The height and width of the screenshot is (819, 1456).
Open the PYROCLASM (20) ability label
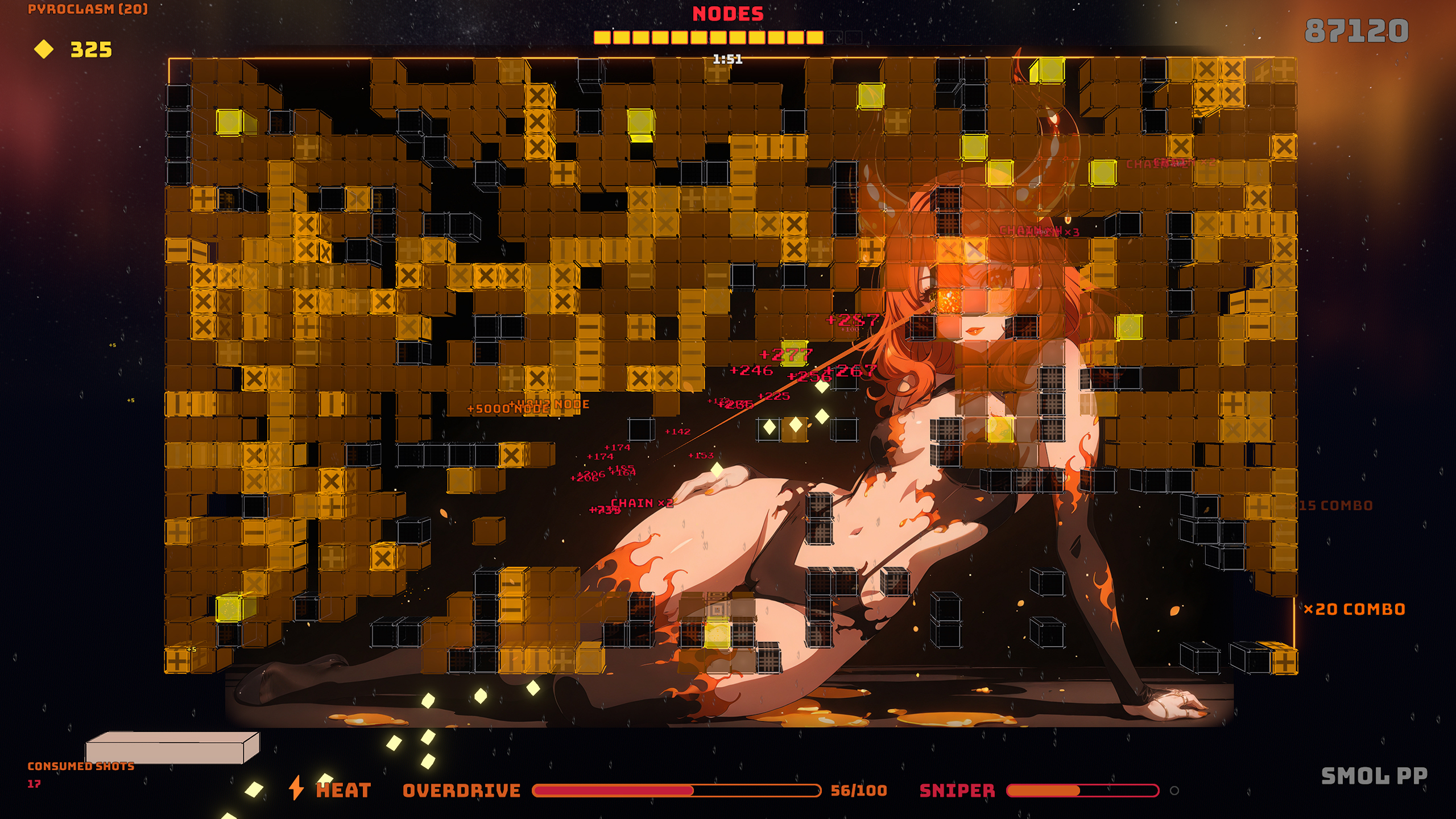click(x=88, y=9)
